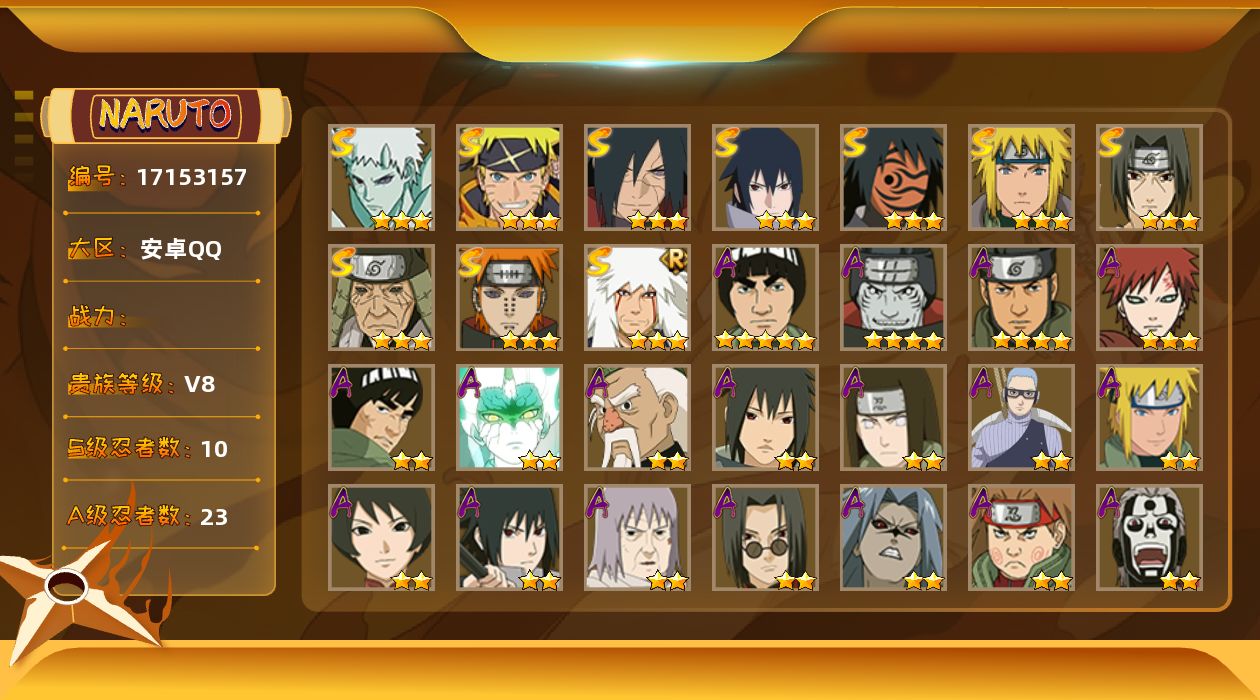Choose the ninja wearing round sunglasses

click(765, 537)
